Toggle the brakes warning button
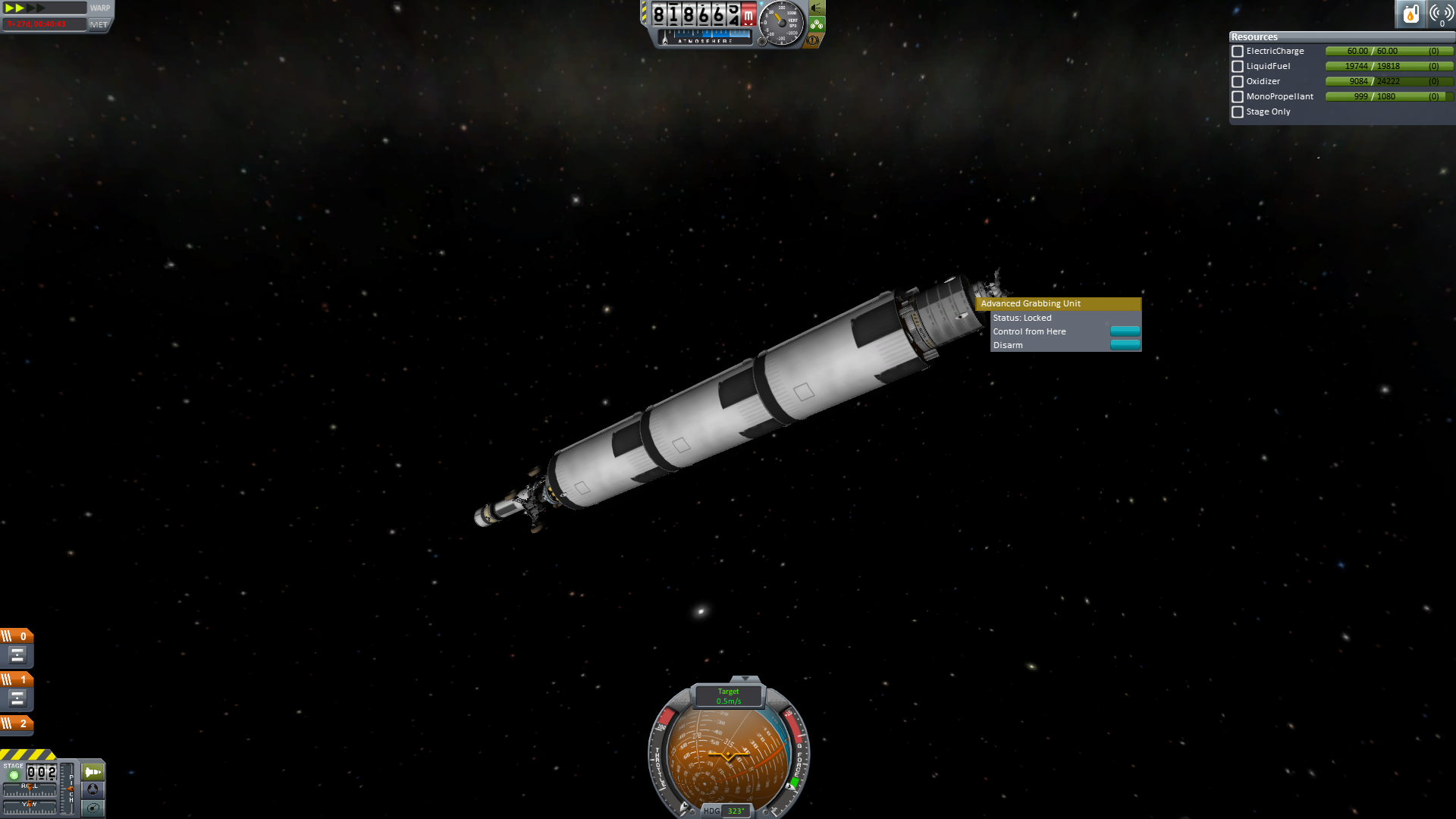Viewport: 1456px width, 819px height. pos(813,40)
